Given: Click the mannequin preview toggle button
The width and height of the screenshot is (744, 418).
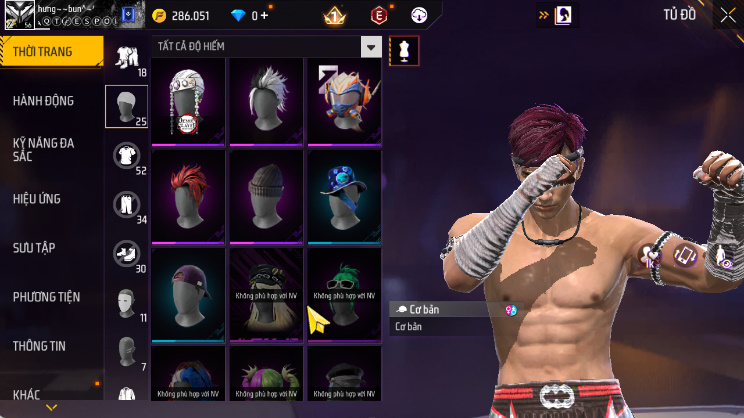Looking at the screenshot, I should [404, 49].
